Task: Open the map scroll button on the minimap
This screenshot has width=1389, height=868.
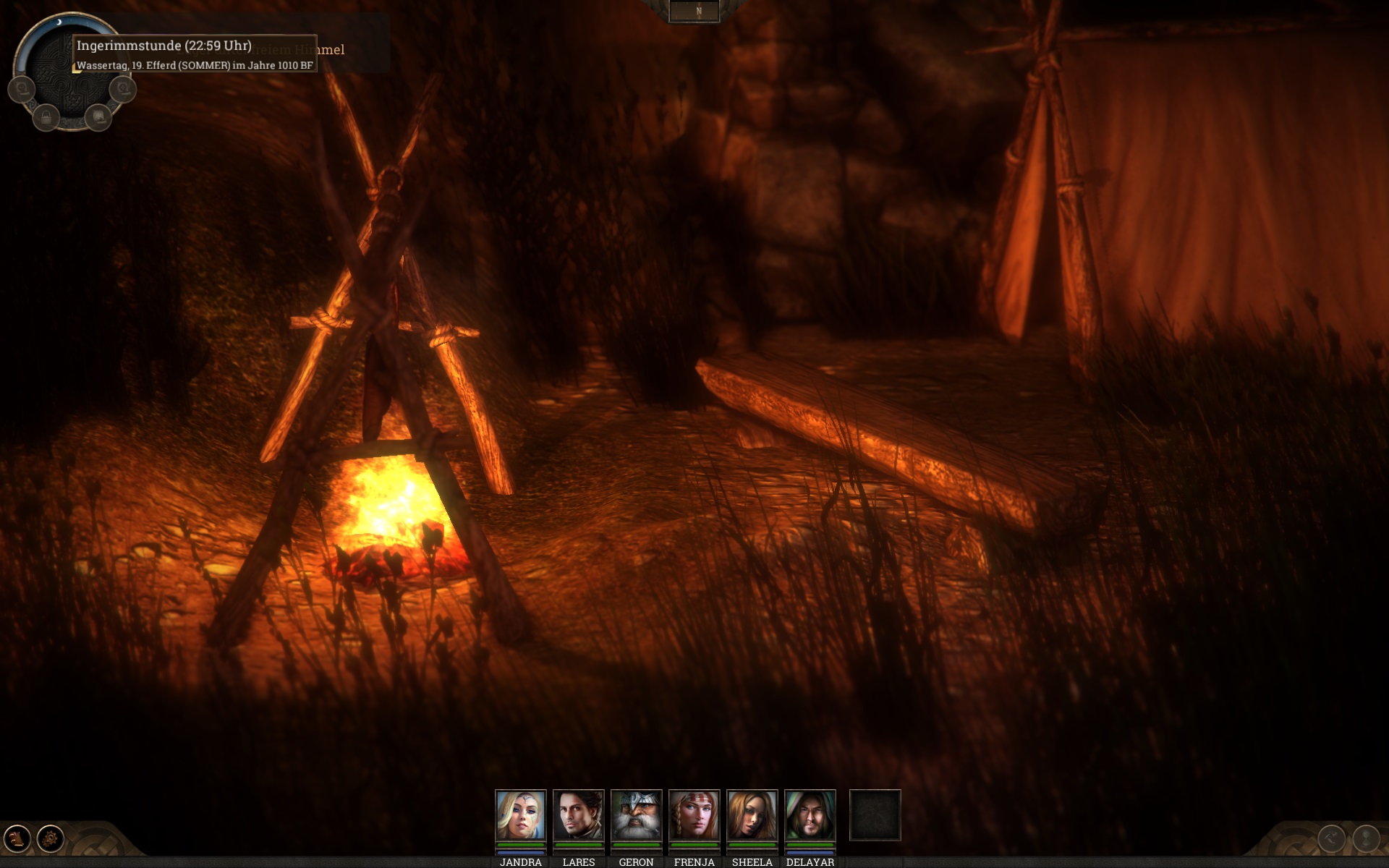Action: pos(98,116)
